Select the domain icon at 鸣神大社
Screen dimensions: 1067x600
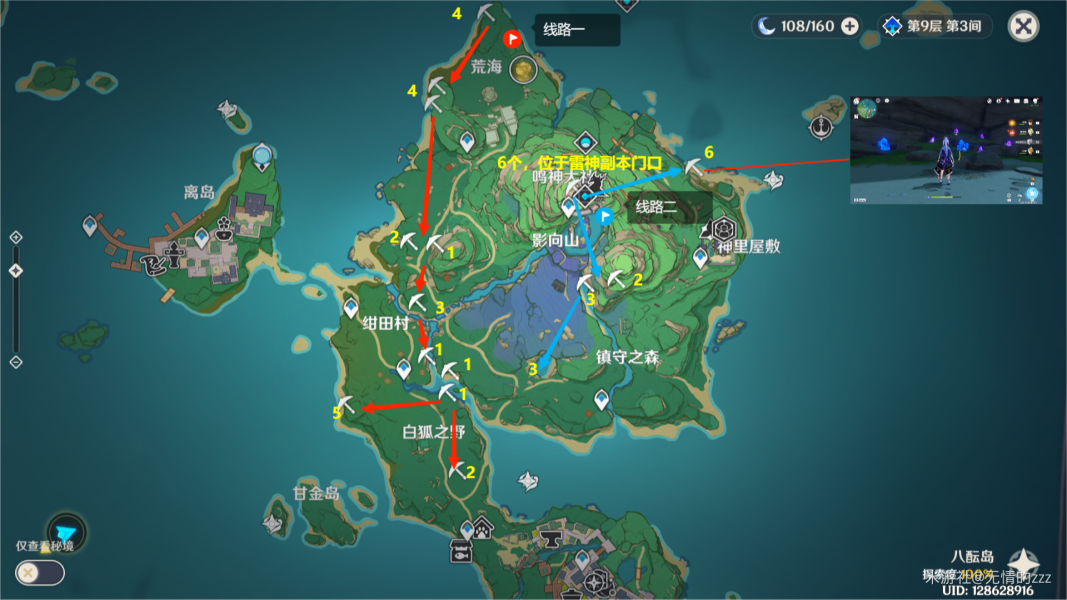(x=584, y=196)
